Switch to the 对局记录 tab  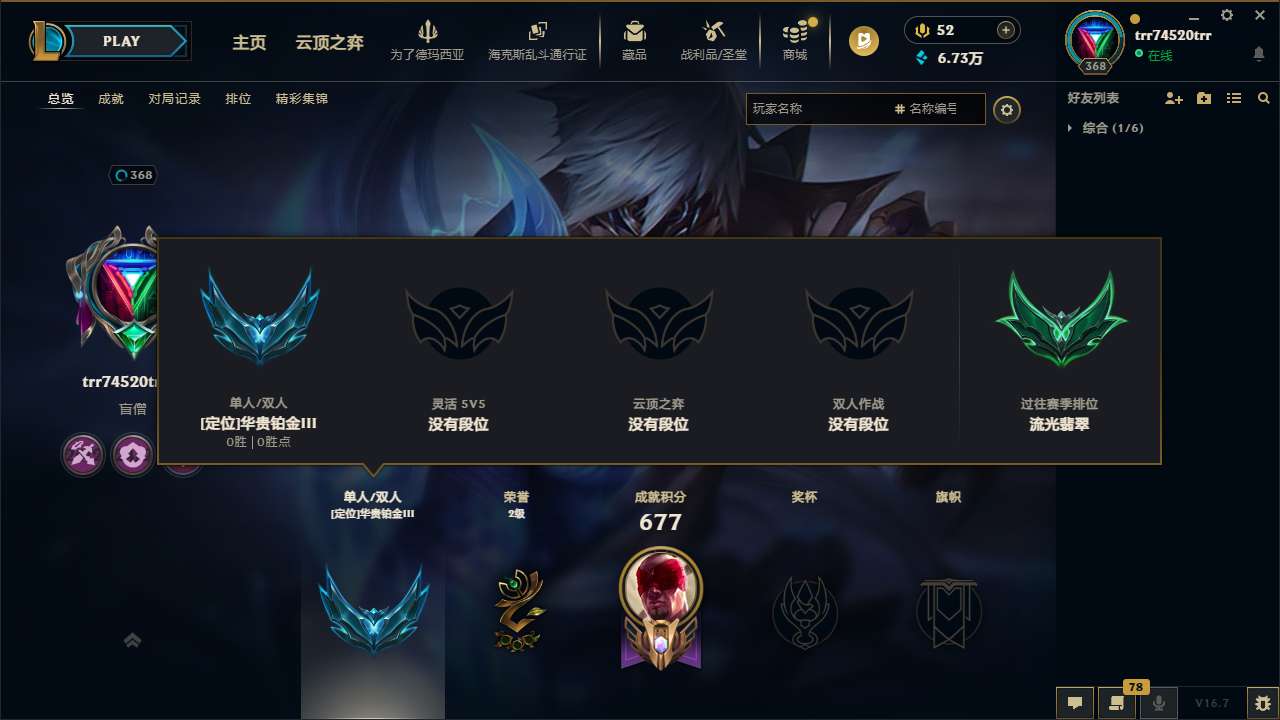[x=173, y=99]
